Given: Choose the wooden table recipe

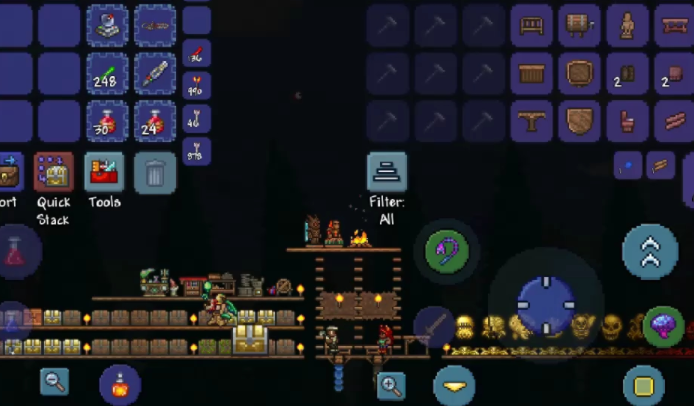Looking at the screenshot, I should 531,121.
